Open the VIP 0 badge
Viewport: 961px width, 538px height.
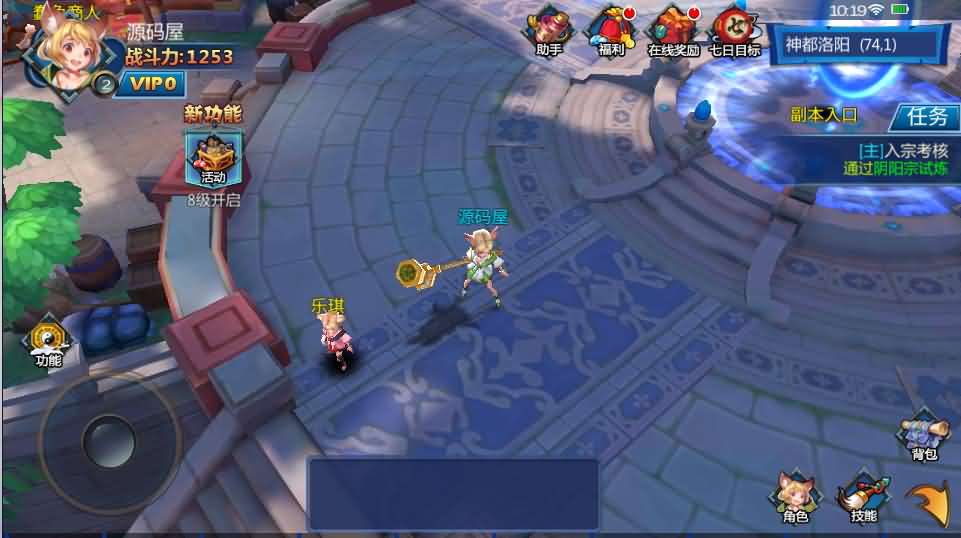[155, 85]
